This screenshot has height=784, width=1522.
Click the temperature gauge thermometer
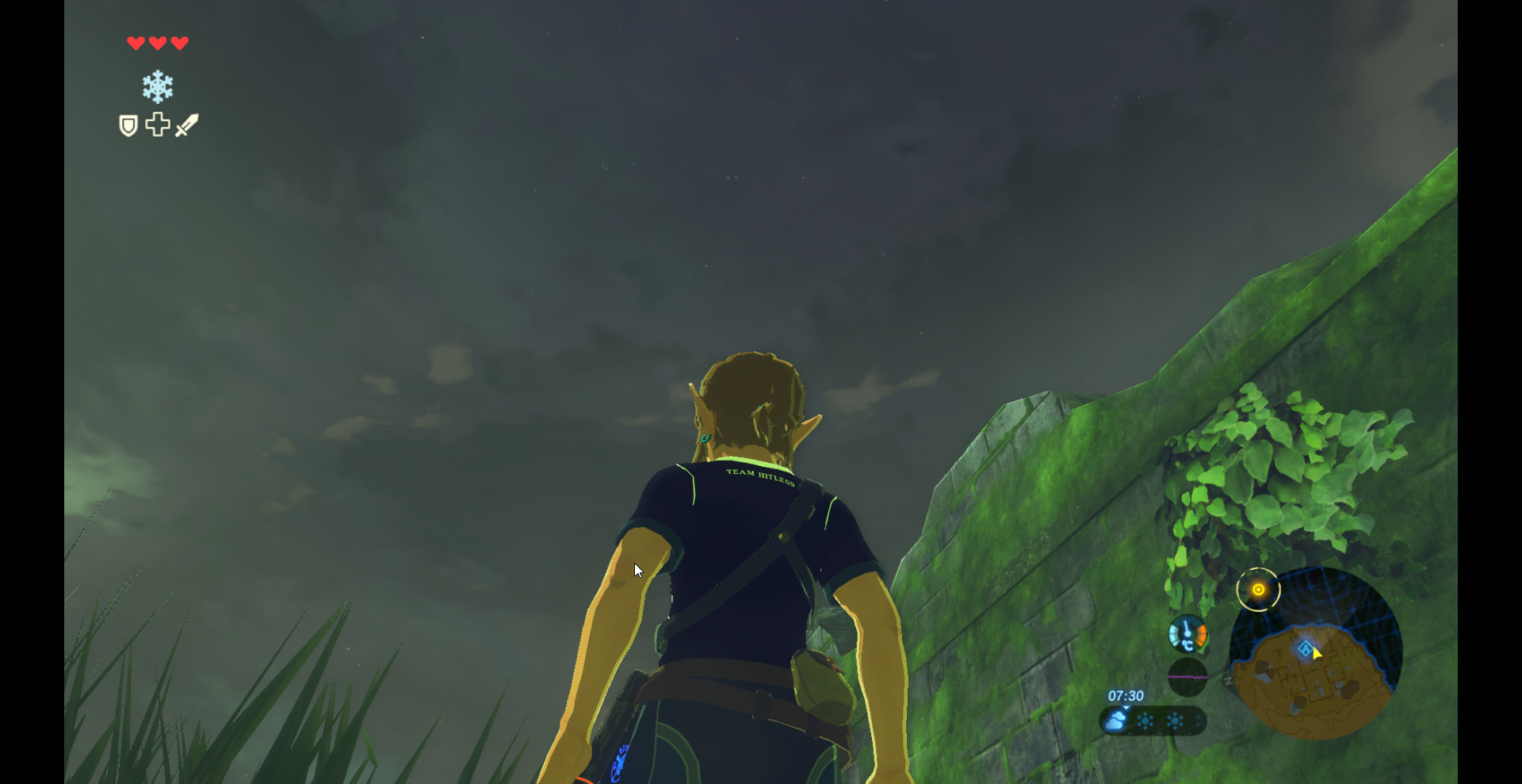pyautogui.click(x=1187, y=633)
